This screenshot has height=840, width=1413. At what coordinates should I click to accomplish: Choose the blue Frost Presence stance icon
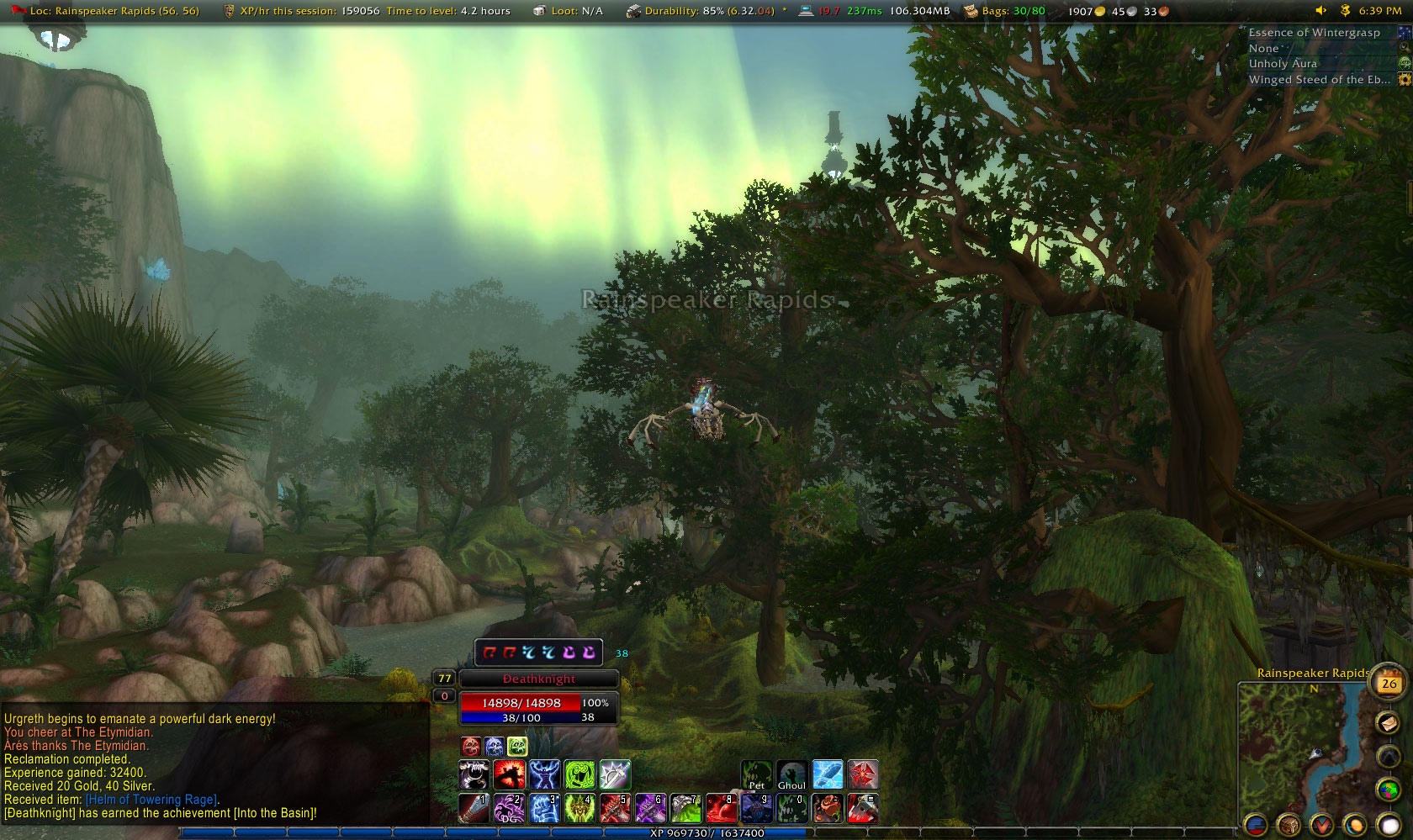[x=494, y=746]
